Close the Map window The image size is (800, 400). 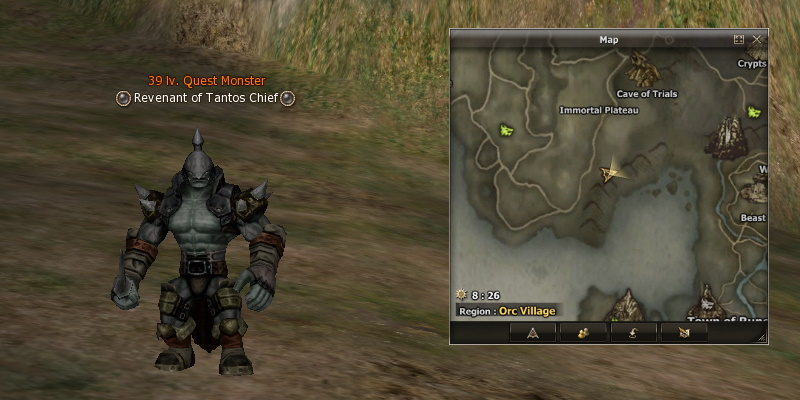(x=757, y=40)
